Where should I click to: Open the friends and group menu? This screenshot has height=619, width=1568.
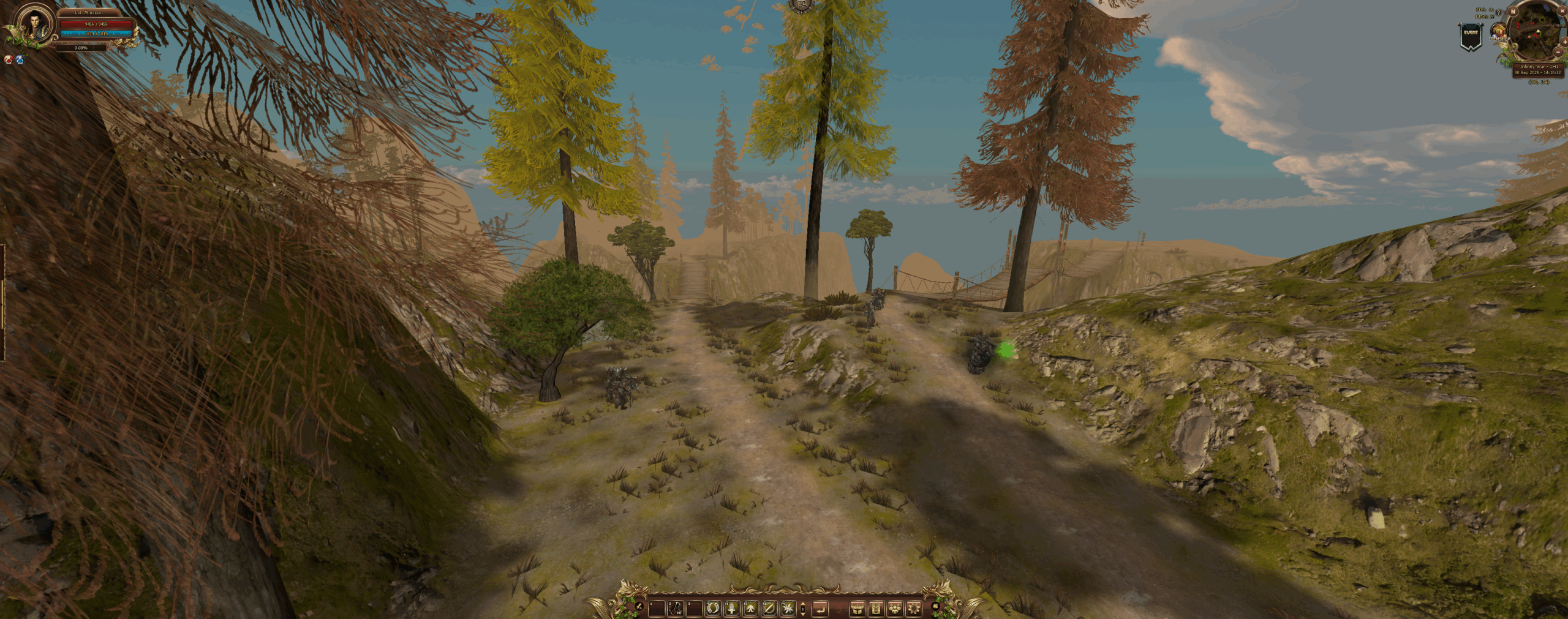[895, 609]
